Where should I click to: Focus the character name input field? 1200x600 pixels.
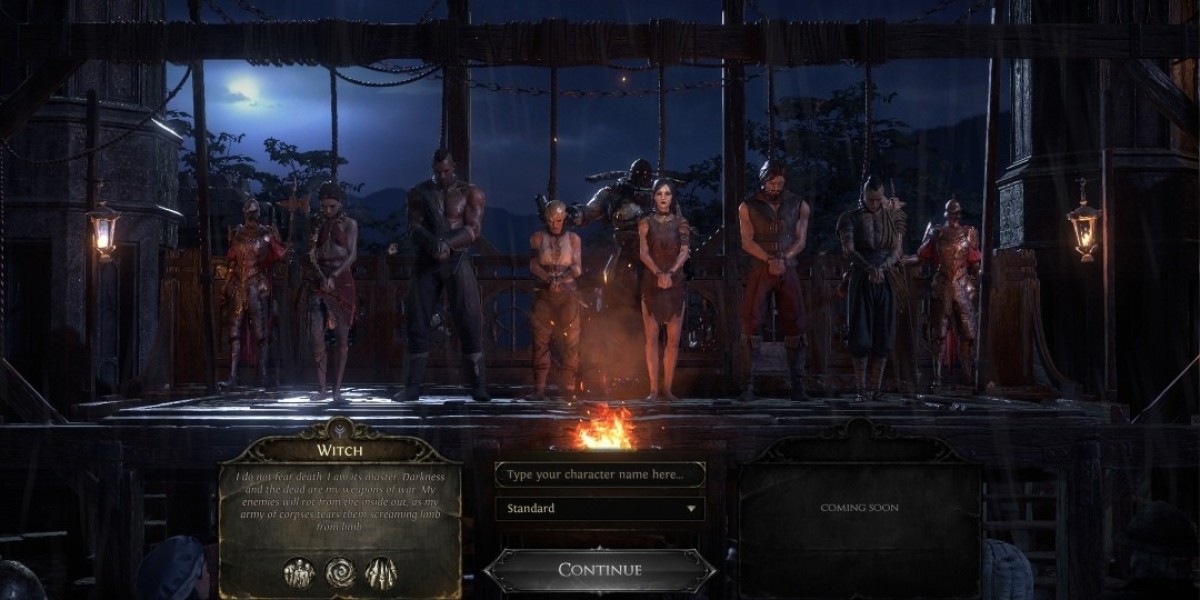pos(599,474)
